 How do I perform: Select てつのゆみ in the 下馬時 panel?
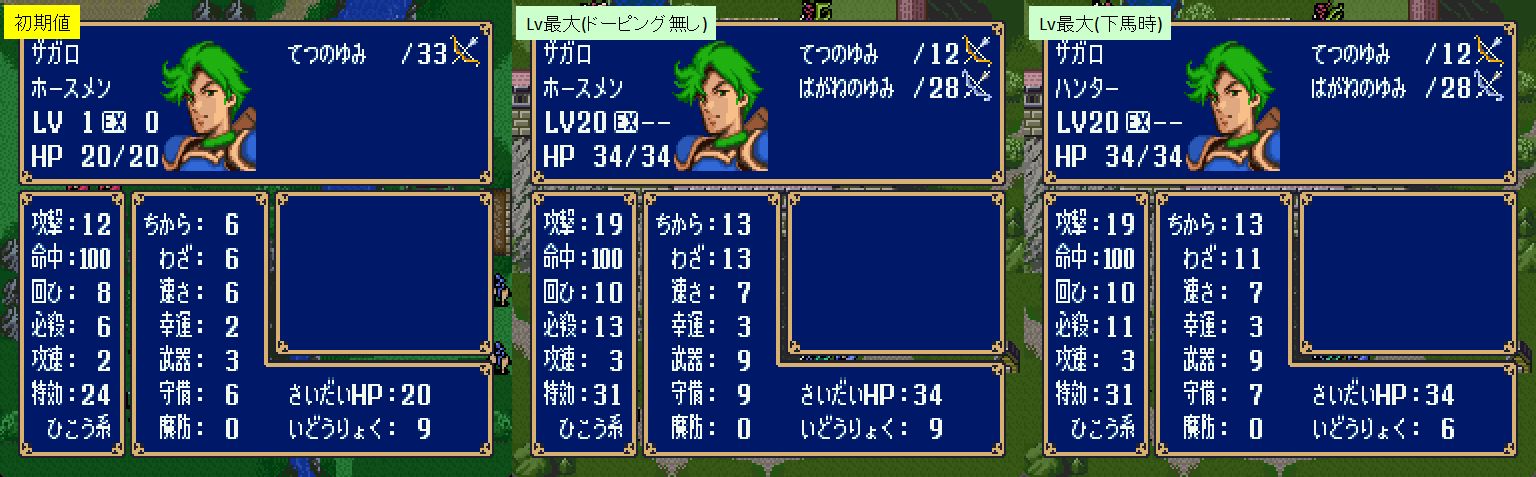1351,54
